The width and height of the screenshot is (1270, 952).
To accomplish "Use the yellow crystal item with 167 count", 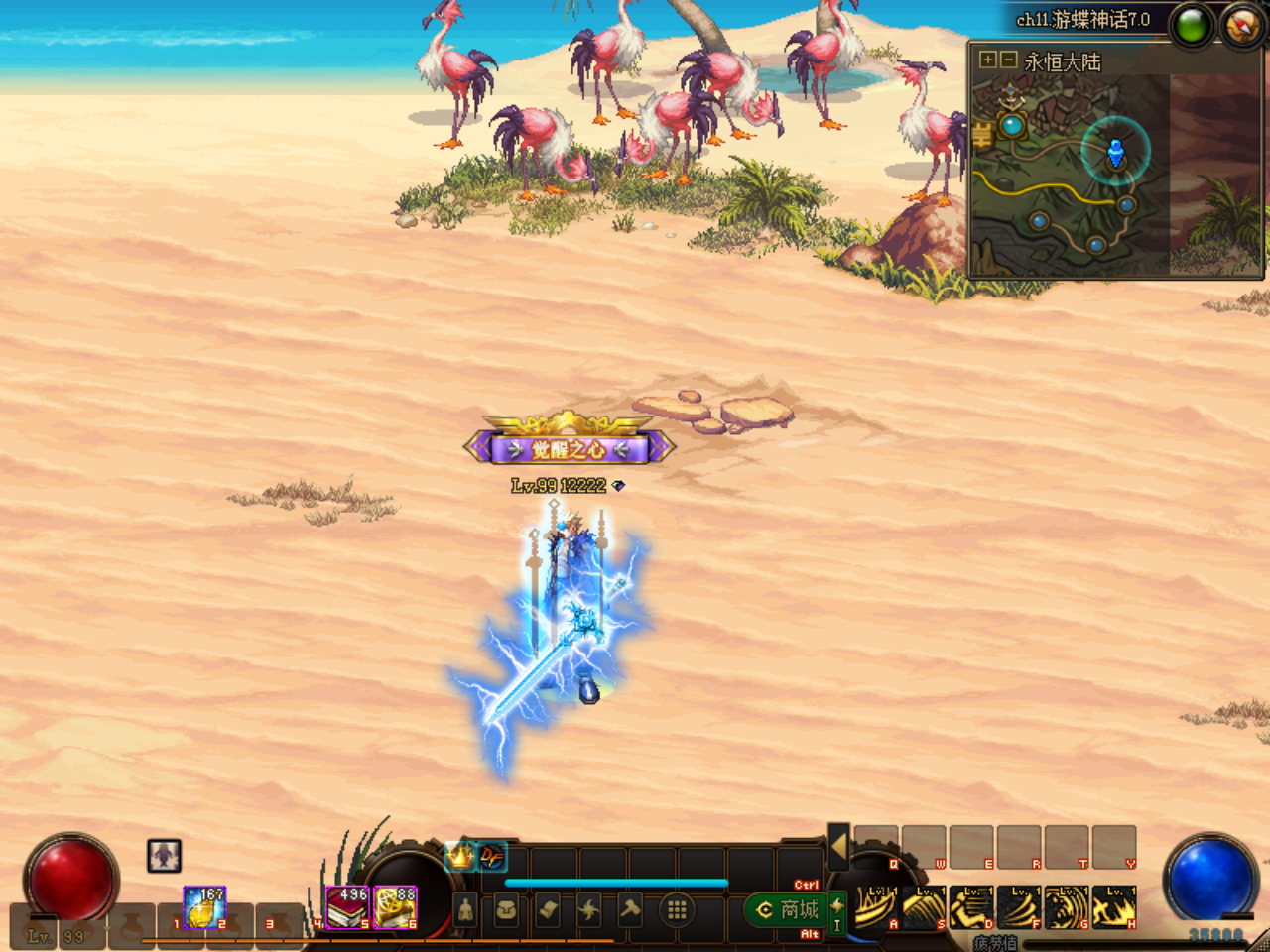I will click(204, 907).
